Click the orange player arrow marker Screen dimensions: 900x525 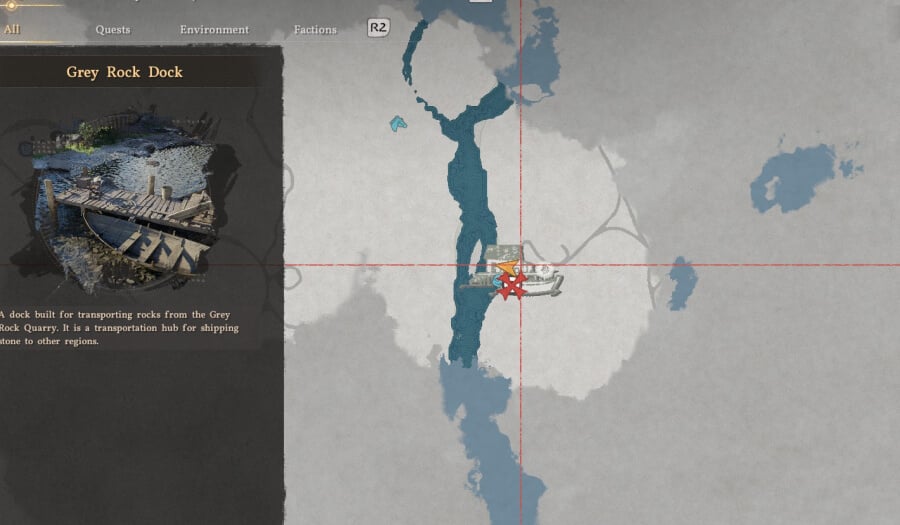(509, 267)
